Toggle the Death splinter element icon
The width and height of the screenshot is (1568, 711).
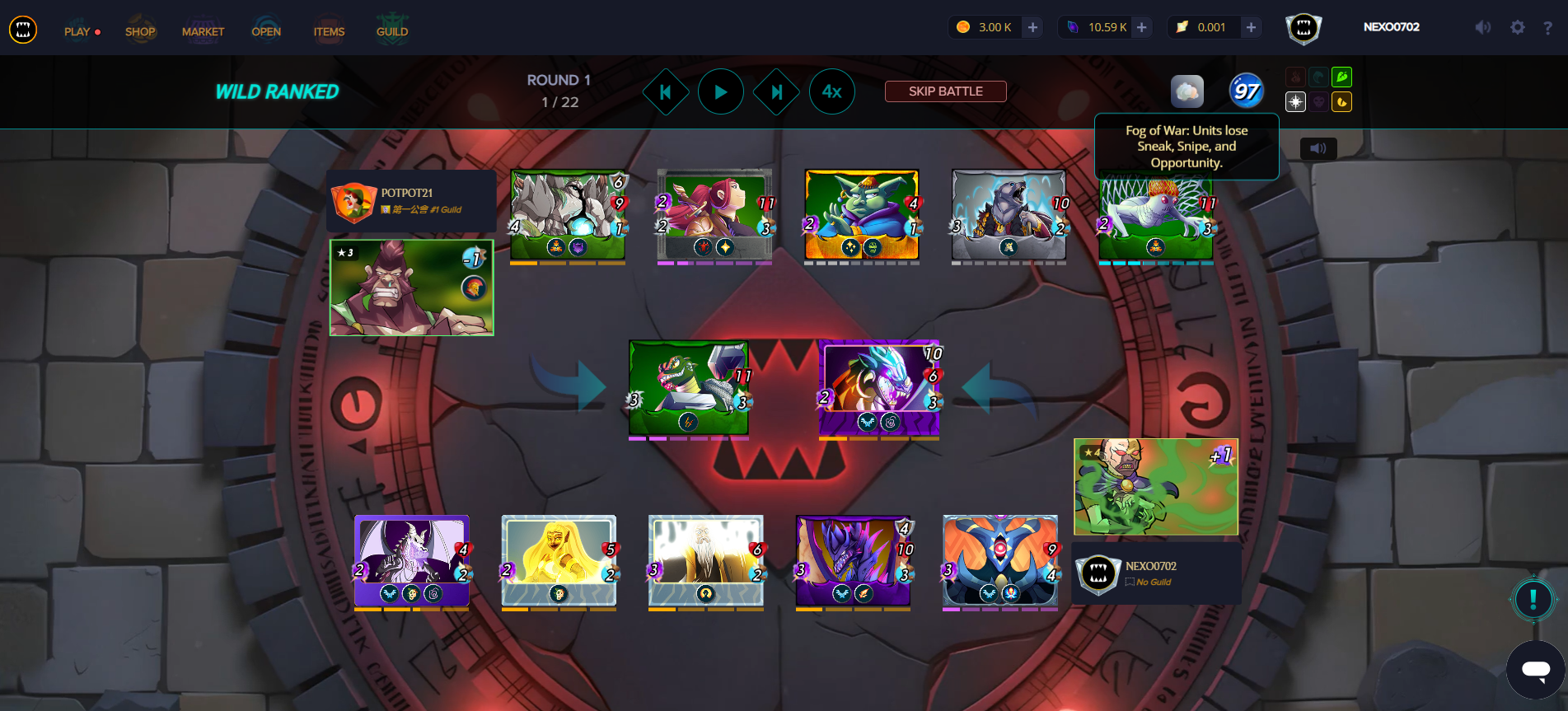(1318, 101)
